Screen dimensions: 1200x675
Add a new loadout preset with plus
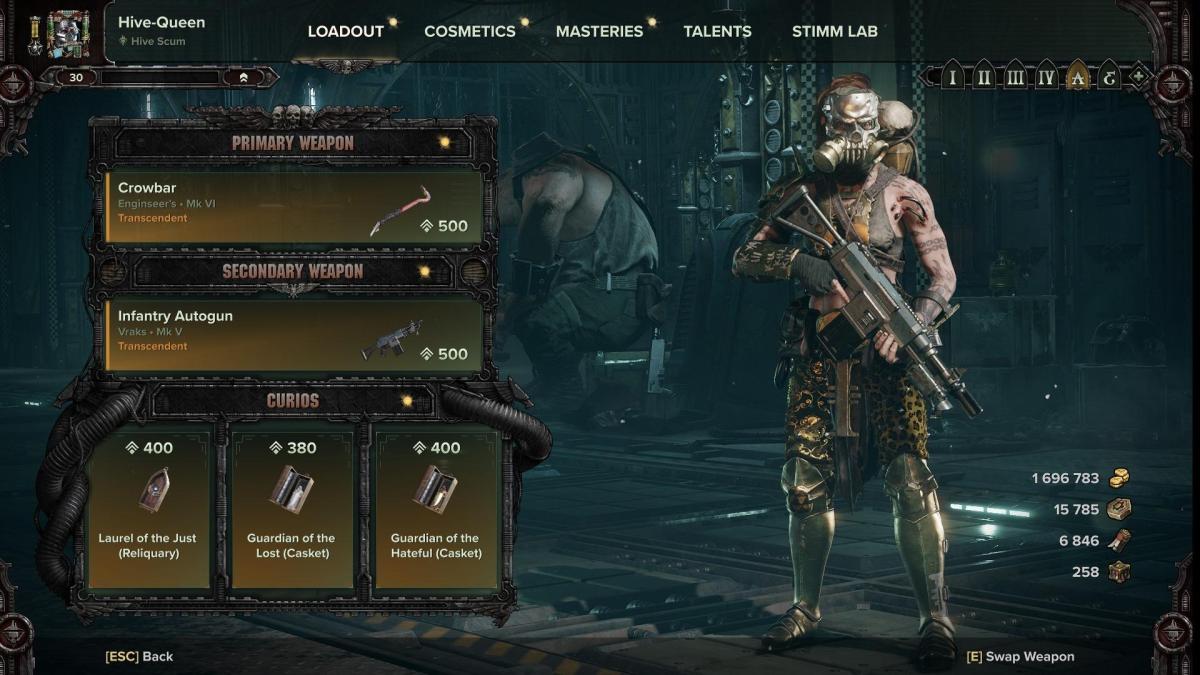[1139, 77]
